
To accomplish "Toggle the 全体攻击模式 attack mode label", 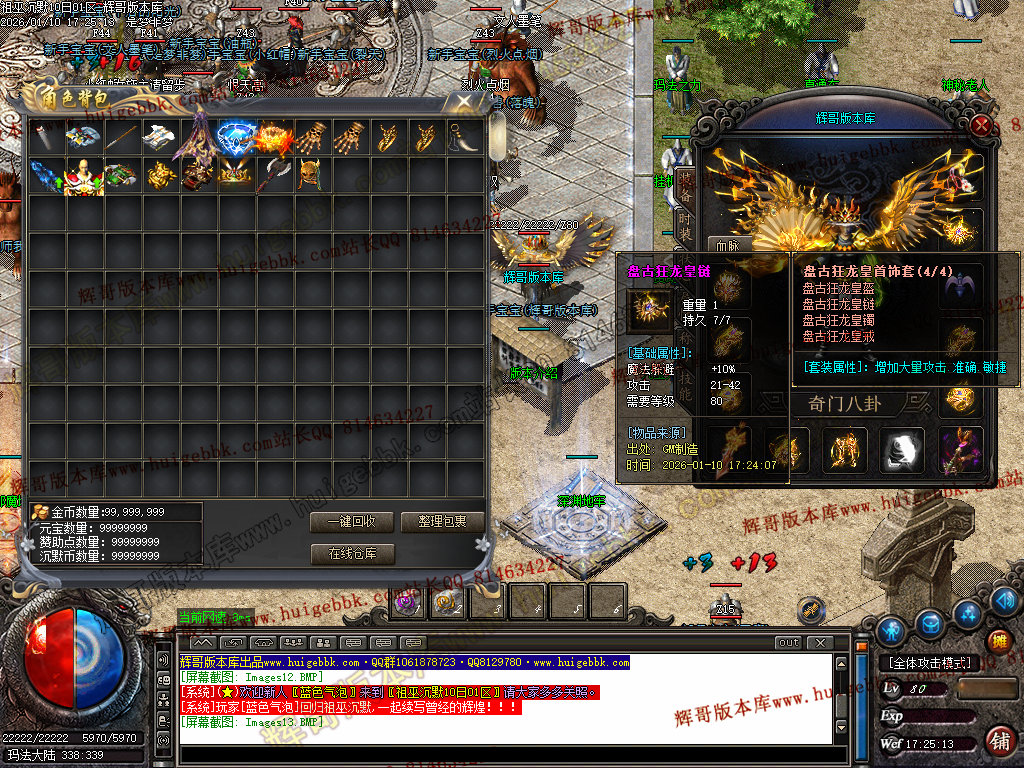I will click(x=928, y=663).
